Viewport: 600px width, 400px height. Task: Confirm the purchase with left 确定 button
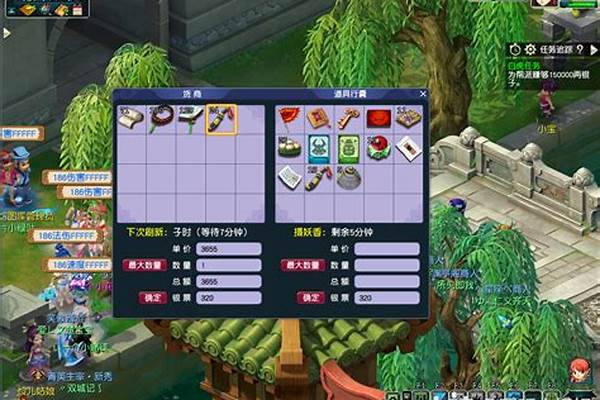point(153,298)
